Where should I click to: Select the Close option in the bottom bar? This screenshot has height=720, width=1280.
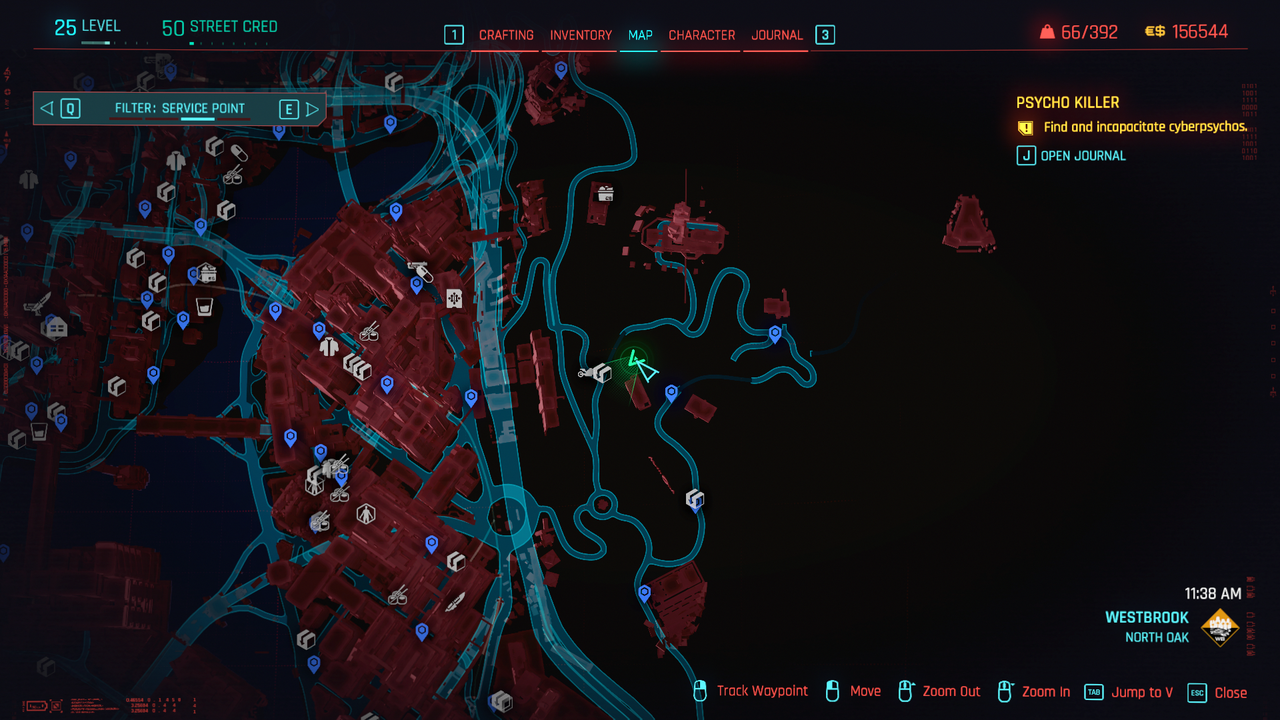[x=1230, y=692]
